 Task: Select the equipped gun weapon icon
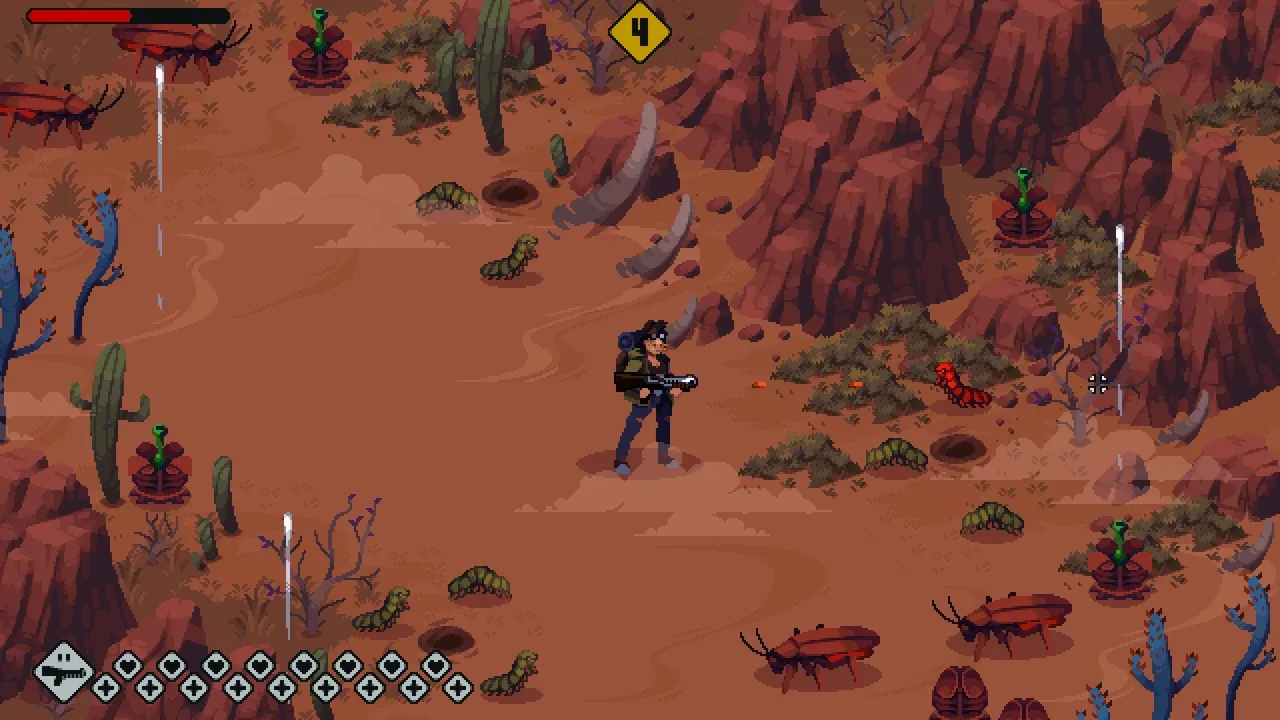tap(62, 671)
